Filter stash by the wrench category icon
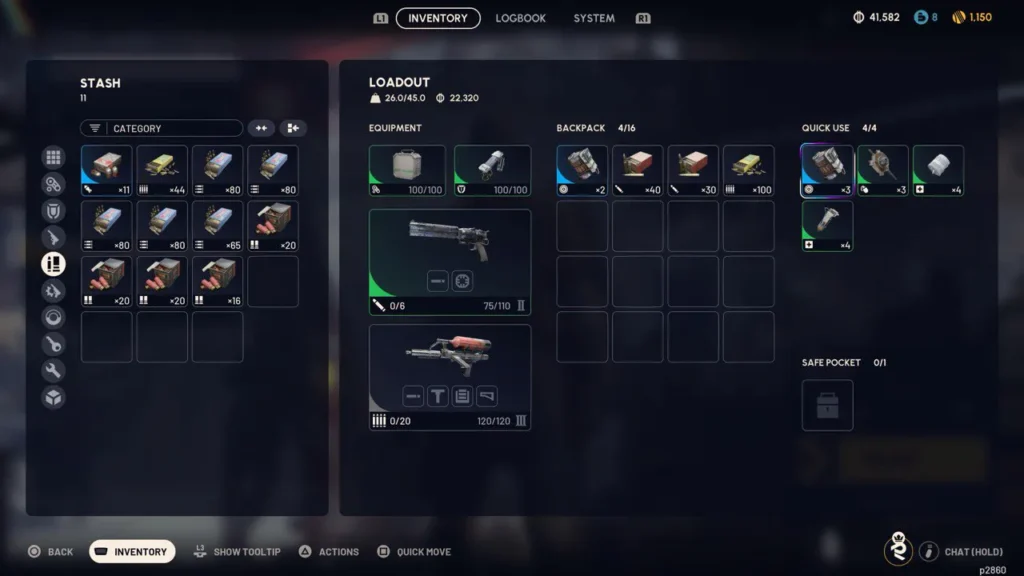1024x576 pixels. [53, 371]
